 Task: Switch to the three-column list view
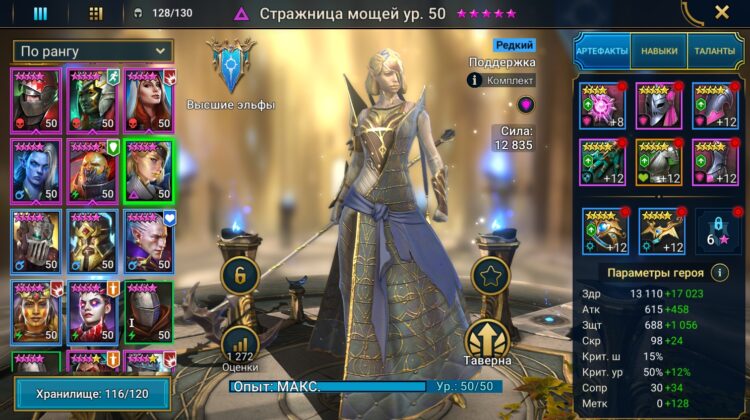tap(40, 13)
